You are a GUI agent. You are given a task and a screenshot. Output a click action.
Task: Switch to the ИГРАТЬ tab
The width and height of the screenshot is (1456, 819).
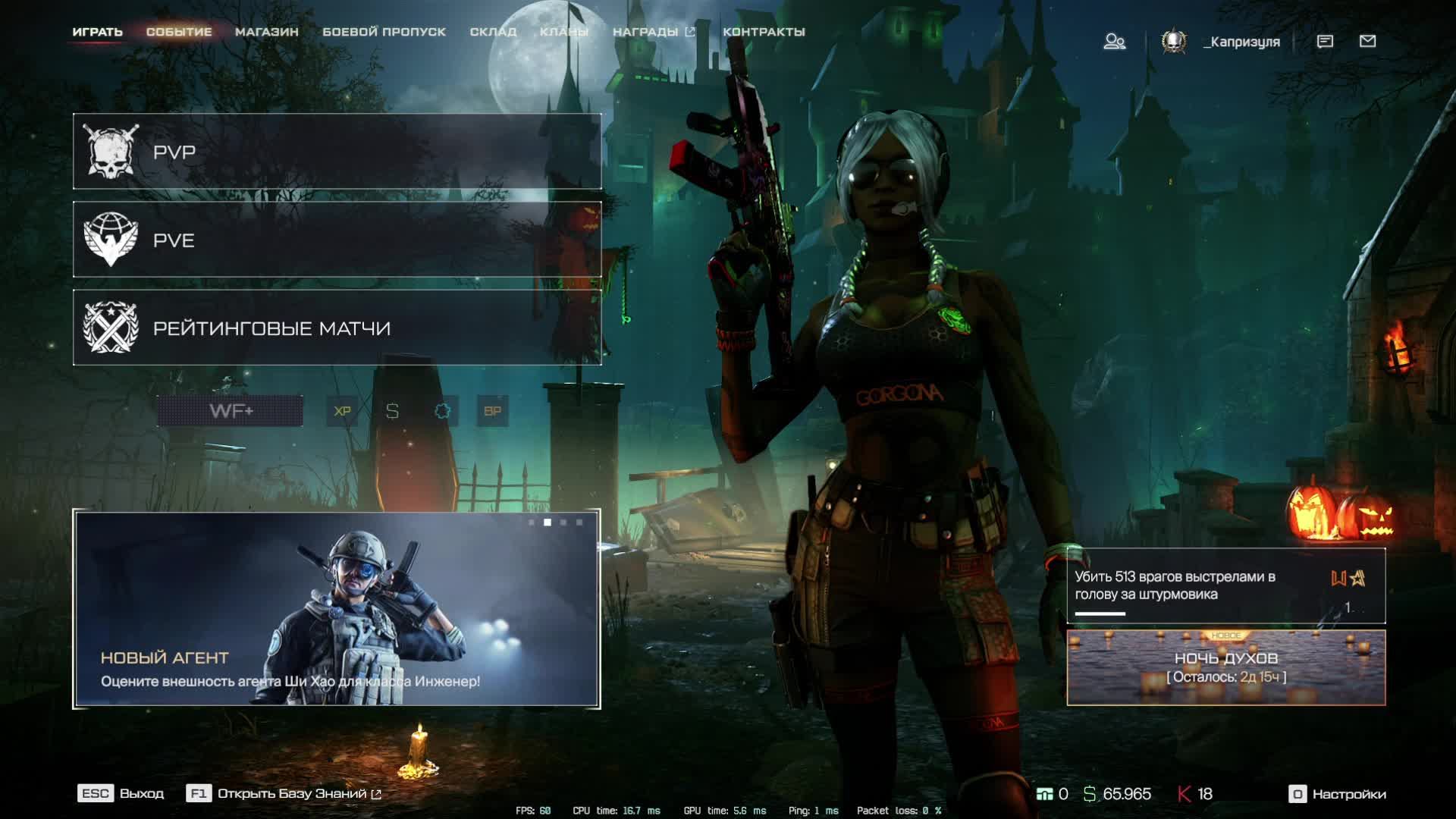97,32
